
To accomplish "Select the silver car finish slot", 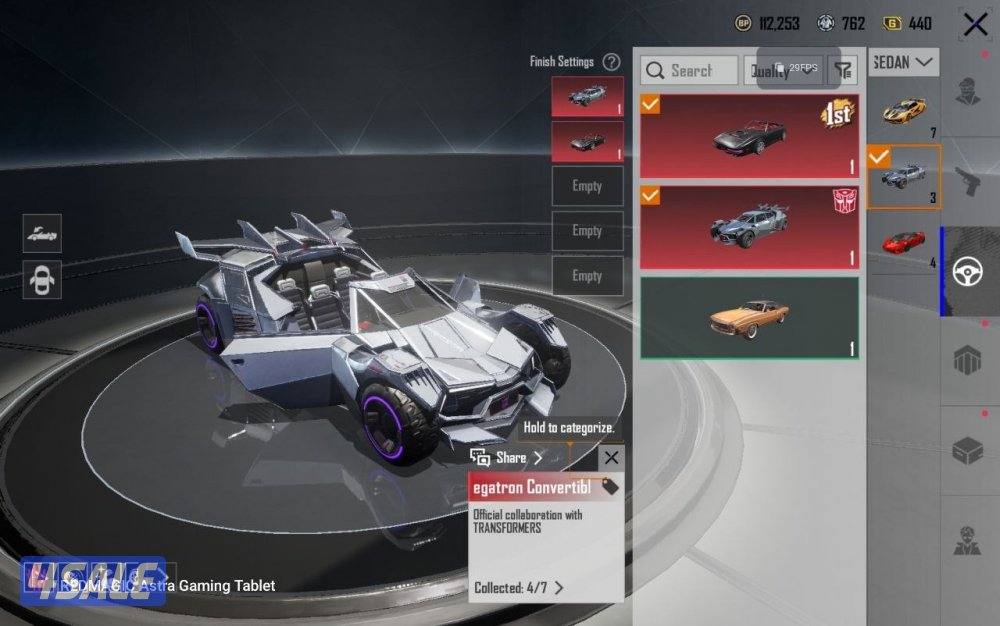I will point(587,96).
